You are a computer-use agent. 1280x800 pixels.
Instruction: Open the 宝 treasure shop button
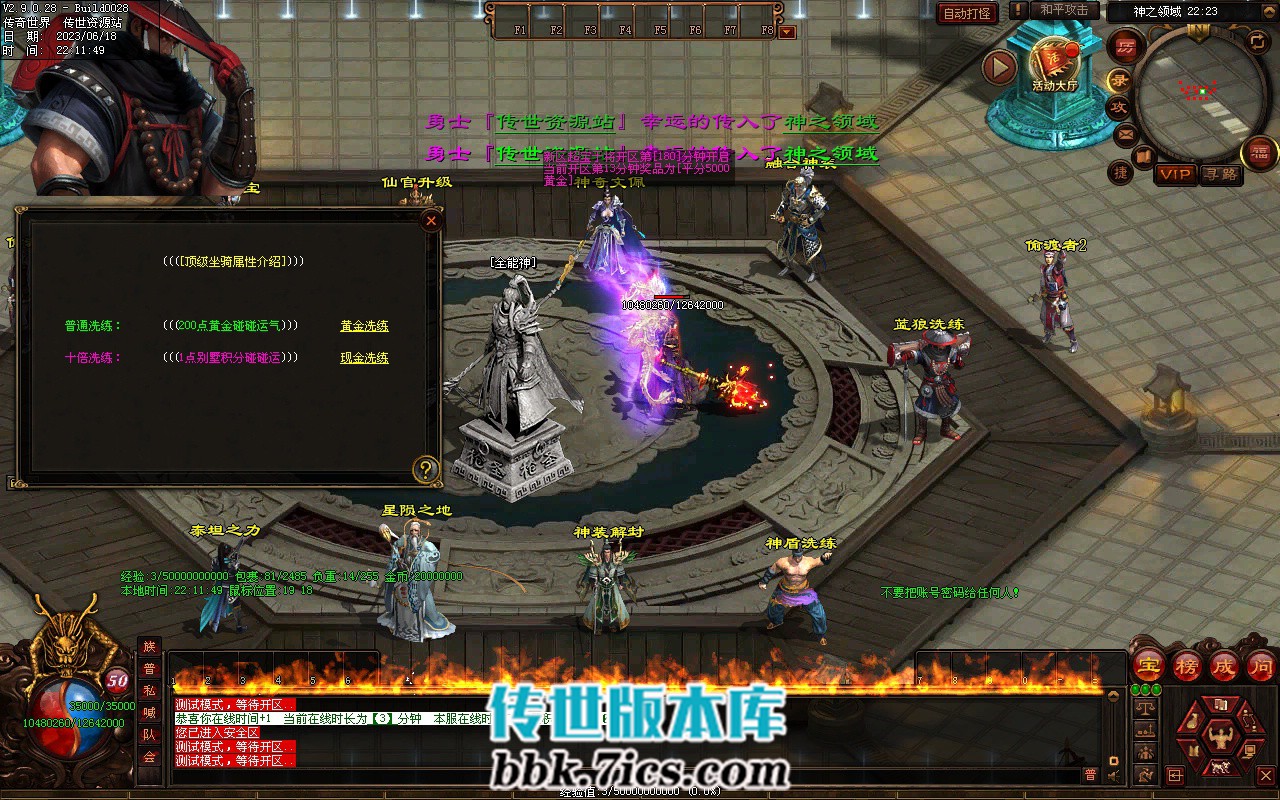(x=1149, y=665)
